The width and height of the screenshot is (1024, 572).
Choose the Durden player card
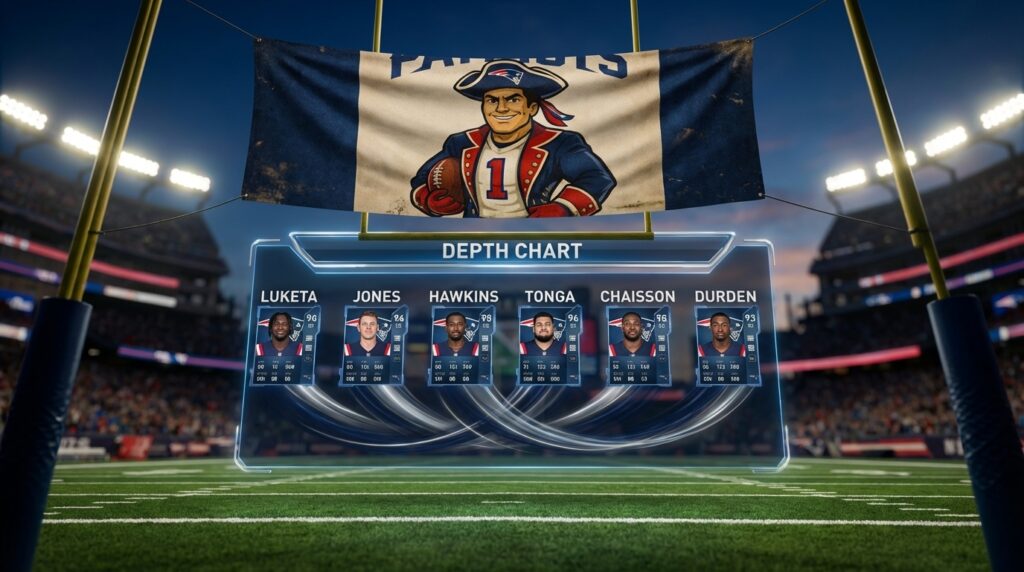tap(727, 346)
